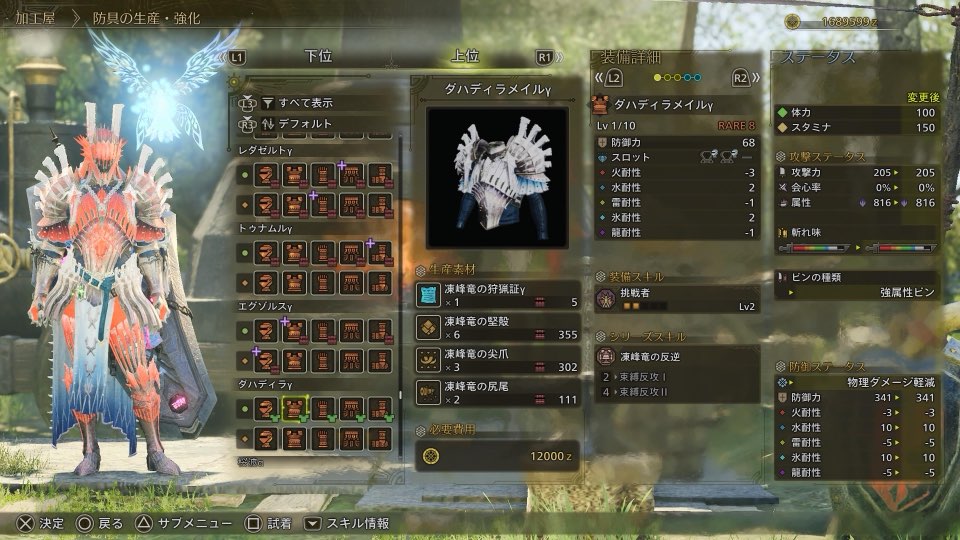Show the 挑戦者 equipment skill details
The width and height of the screenshot is (960, 540).
(x=676, y=299)
